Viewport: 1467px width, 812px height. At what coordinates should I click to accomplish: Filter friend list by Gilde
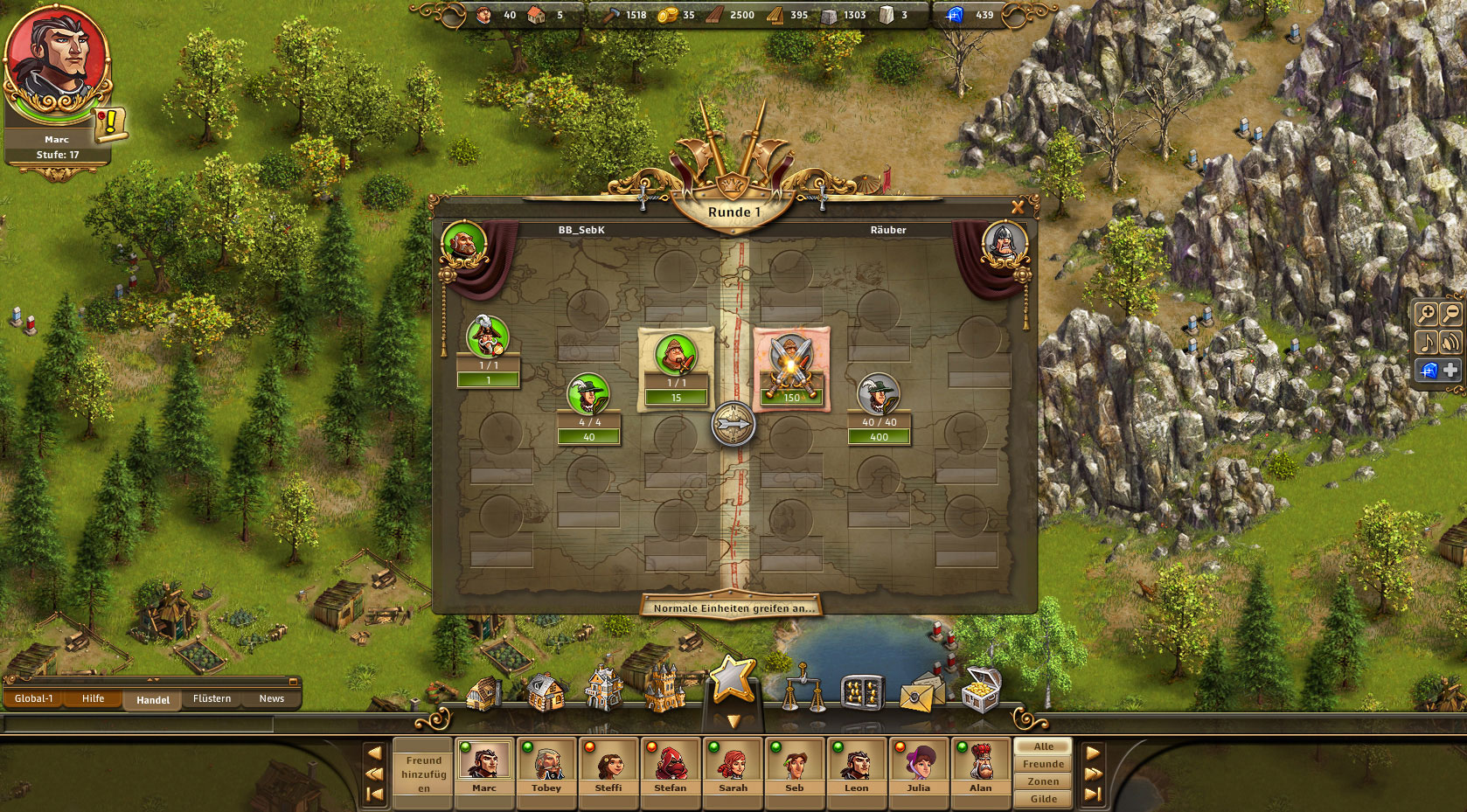coord(1043,799)
